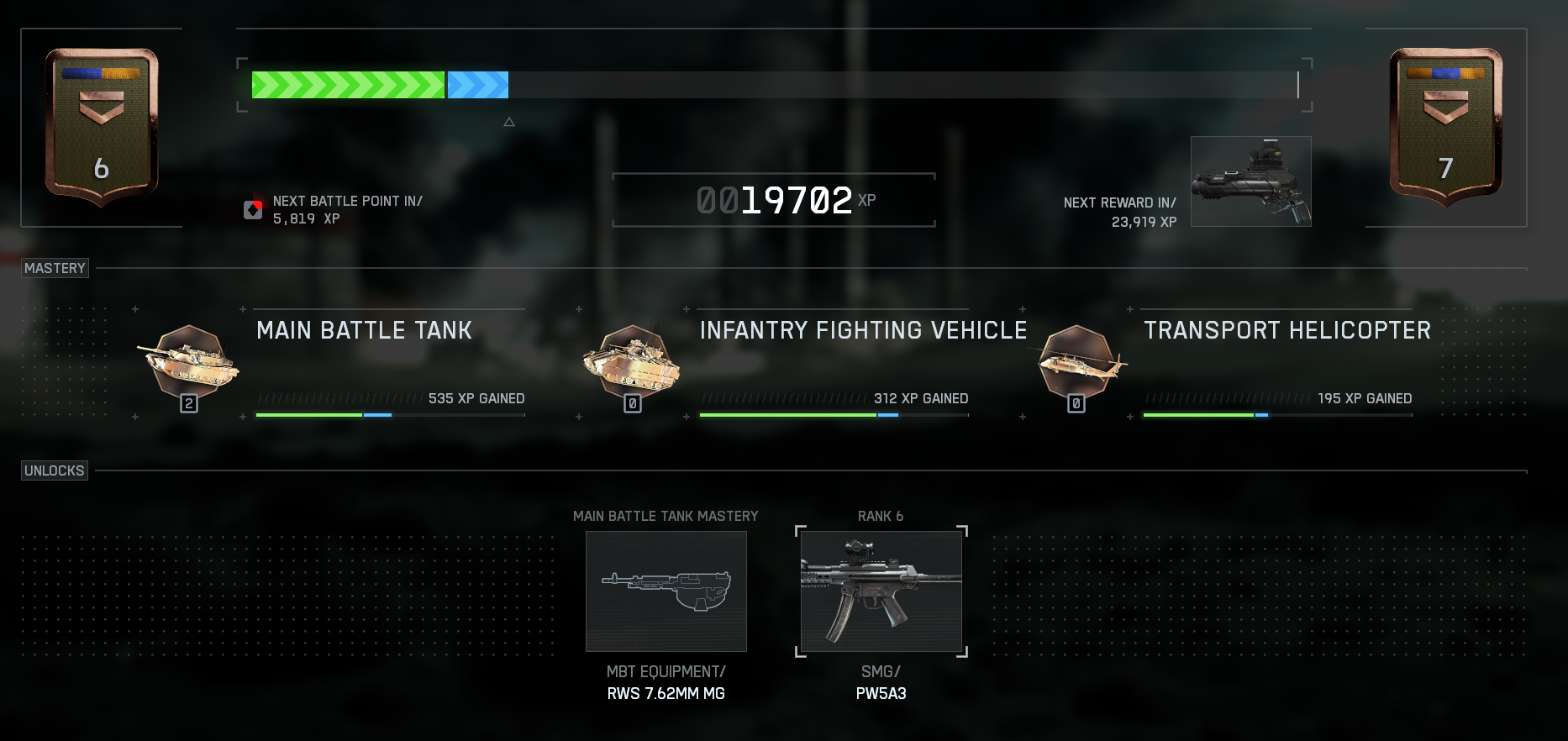Click the rank 7 badge
The height and width of the screenshot is (741, 1568).
tap(1445, 126)
